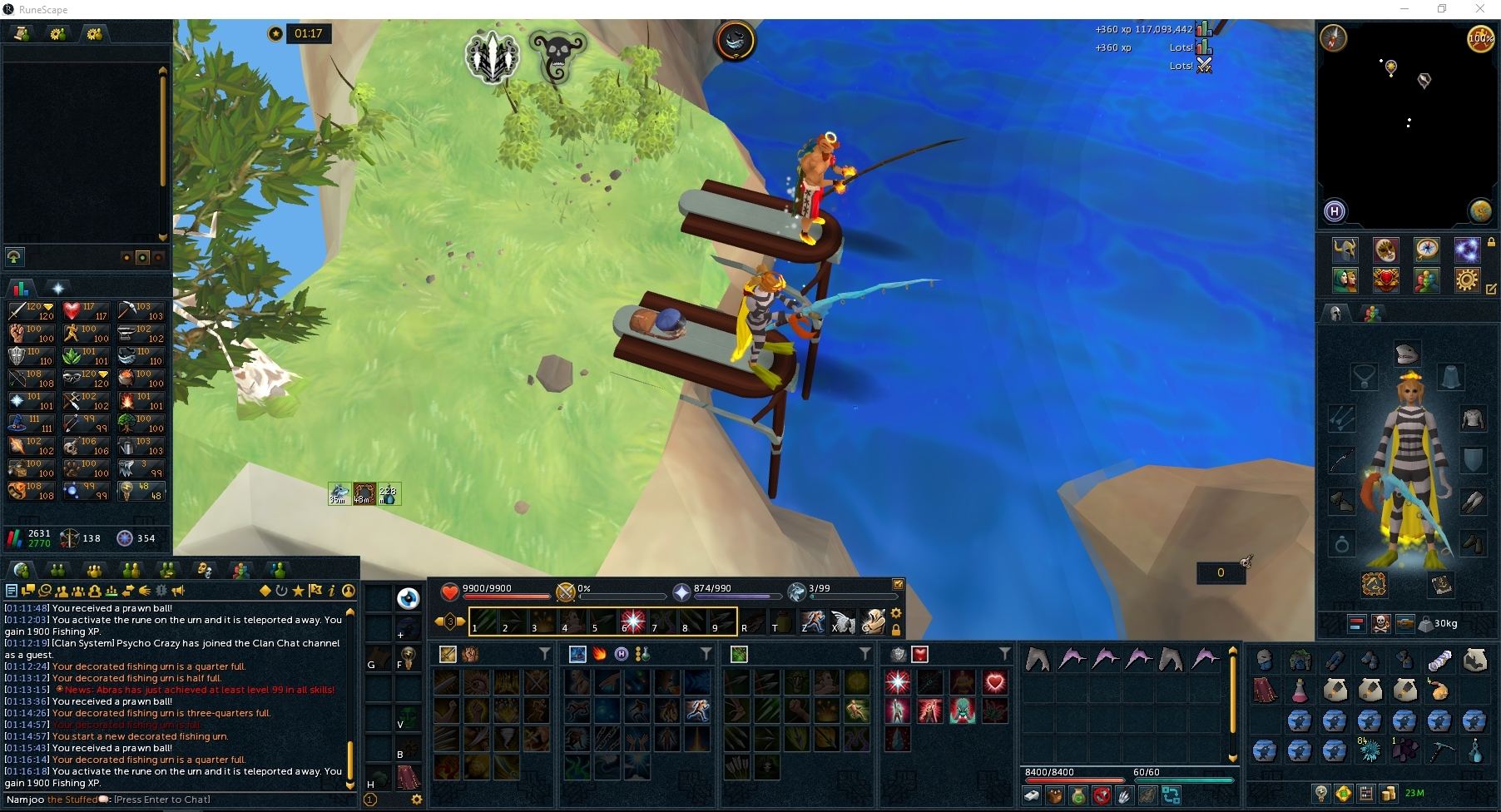Select the Hero horned-helmet icon
This screenshot has width=1501, height=812.
click(1345, 250)
